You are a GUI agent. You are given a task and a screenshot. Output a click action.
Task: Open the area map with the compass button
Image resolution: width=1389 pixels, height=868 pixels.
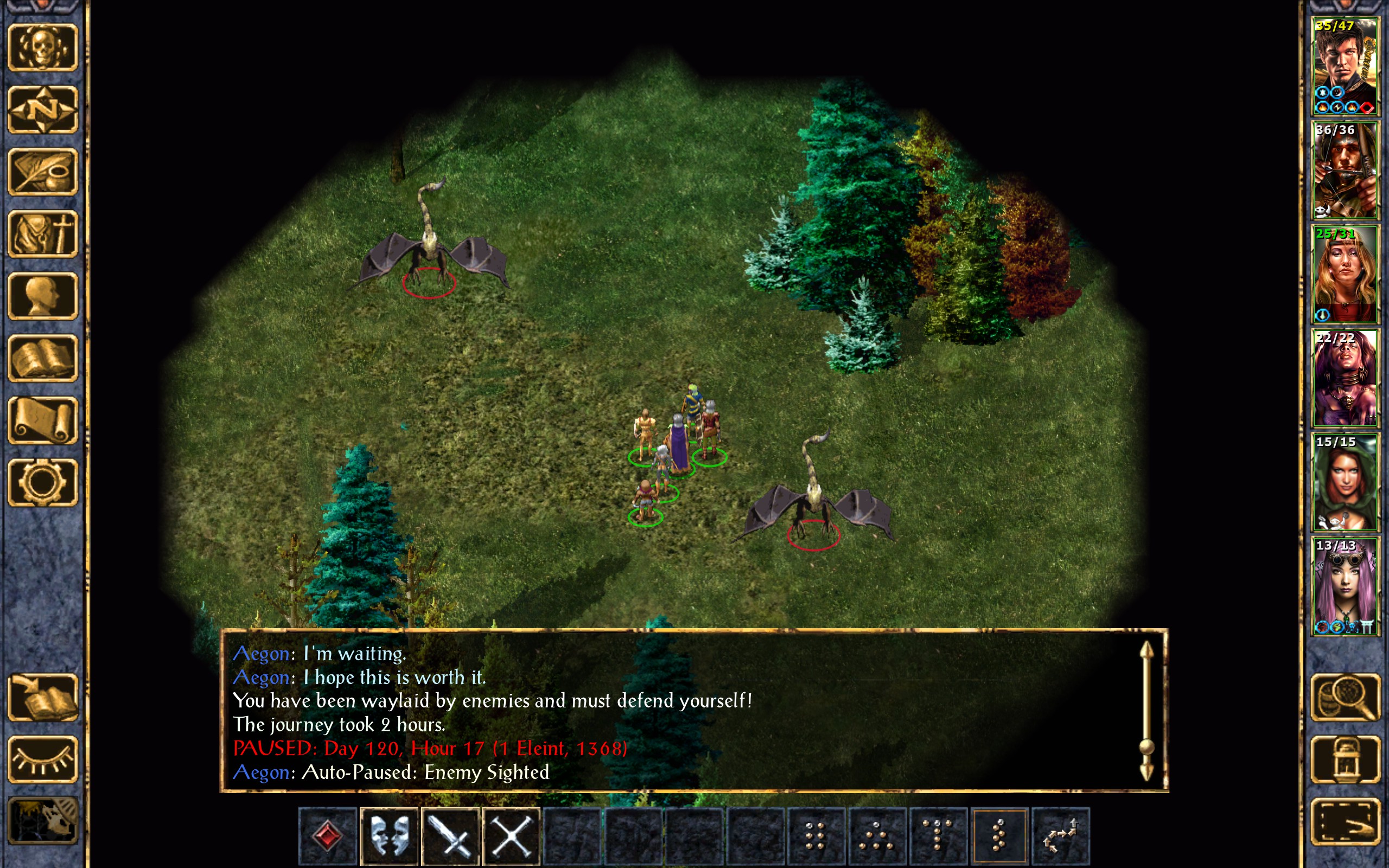point(42,110)
